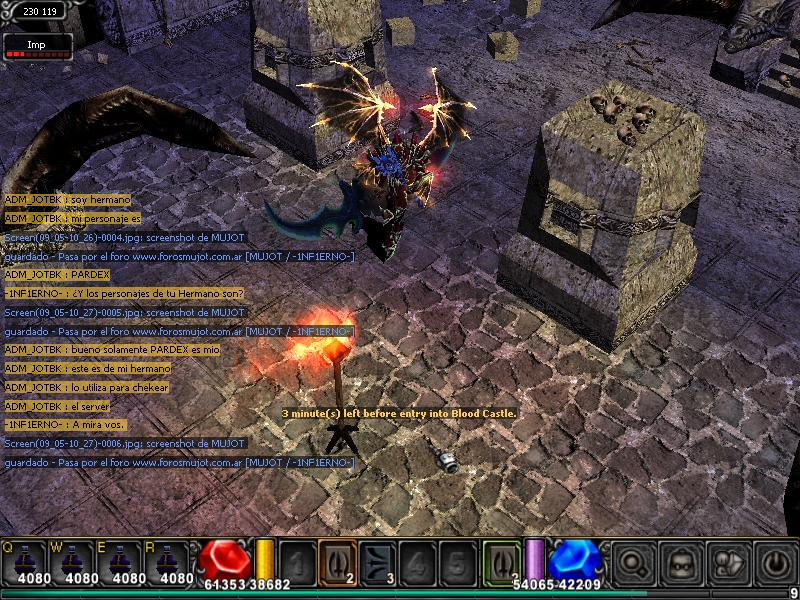The image size is (800, 600).
Task: Click the power icon system menu button
Action: pyautogui.click(x=775, y=562)
